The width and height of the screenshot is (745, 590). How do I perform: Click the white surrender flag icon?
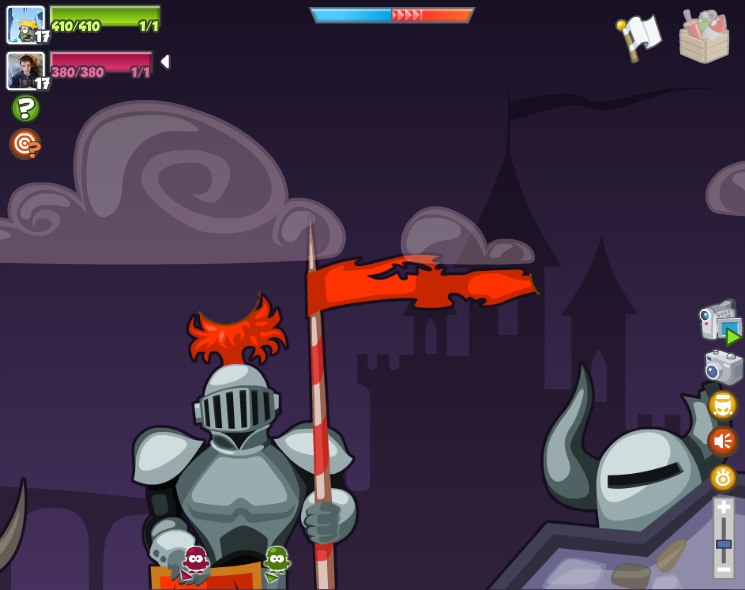[640, 37]
